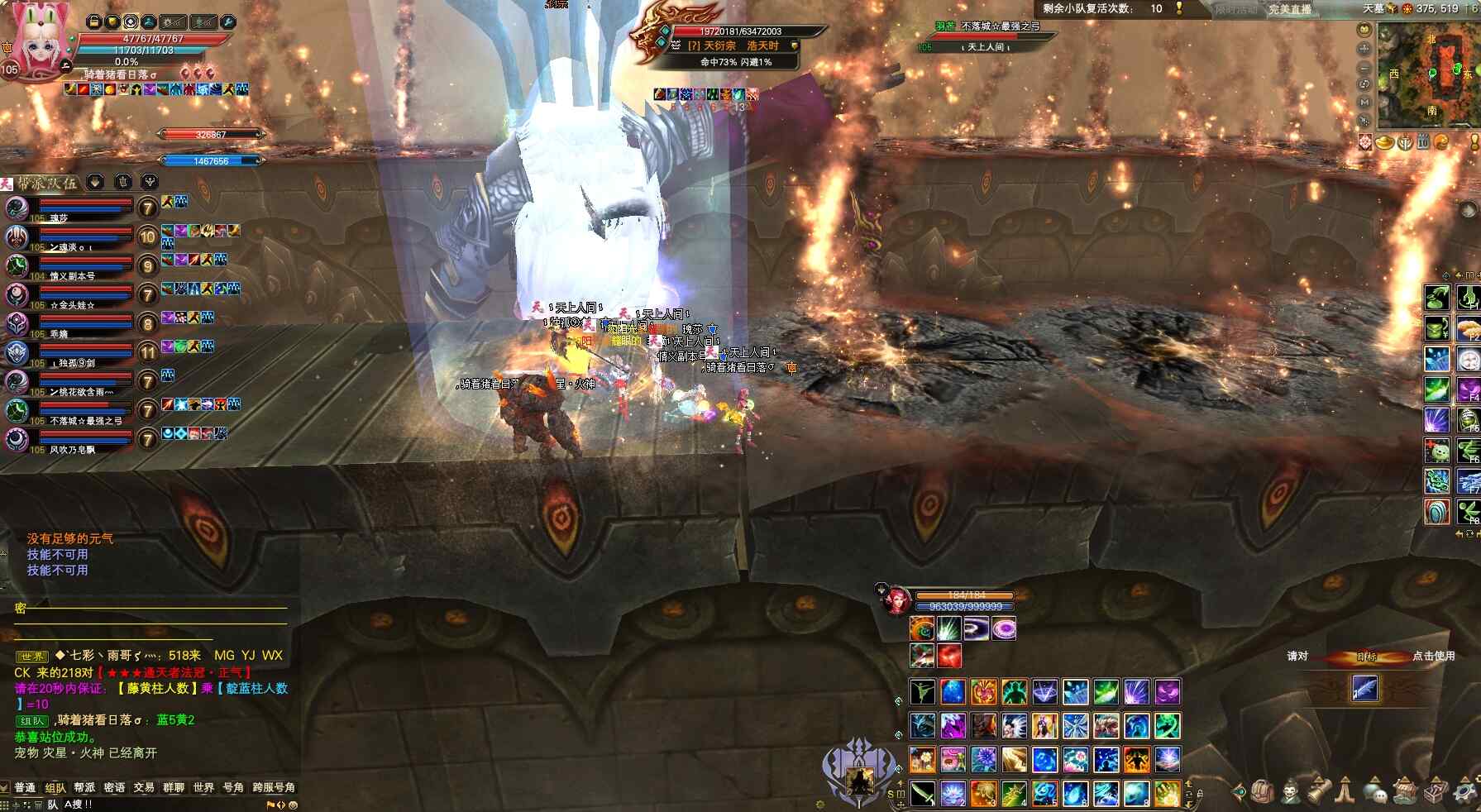
Task: Click the pet portrait with red hair
Action: coord(896,600)
